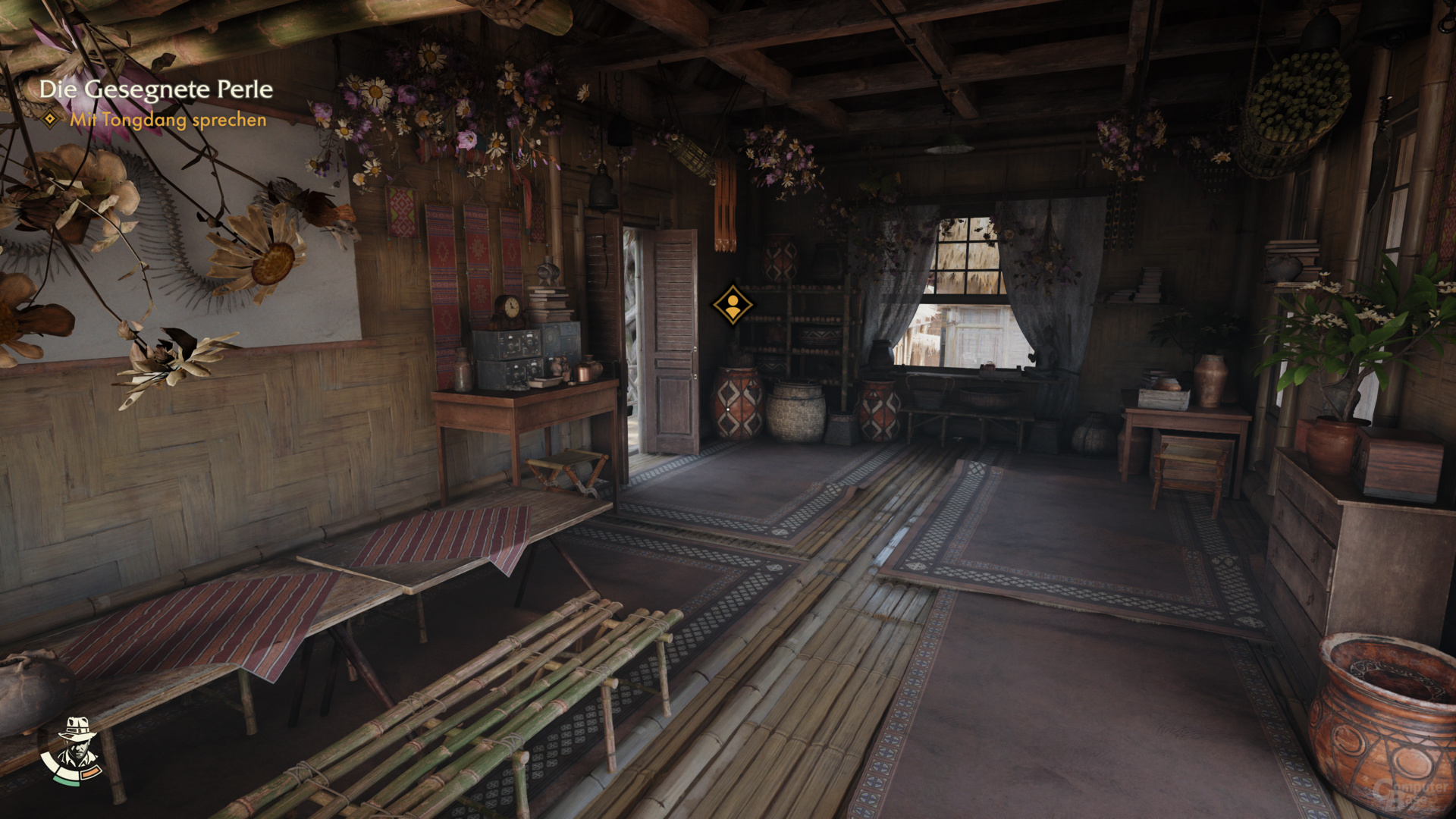Open the Mit Tongdang sprechen objective
1456x819 pixels.
(x=167, y=121)
